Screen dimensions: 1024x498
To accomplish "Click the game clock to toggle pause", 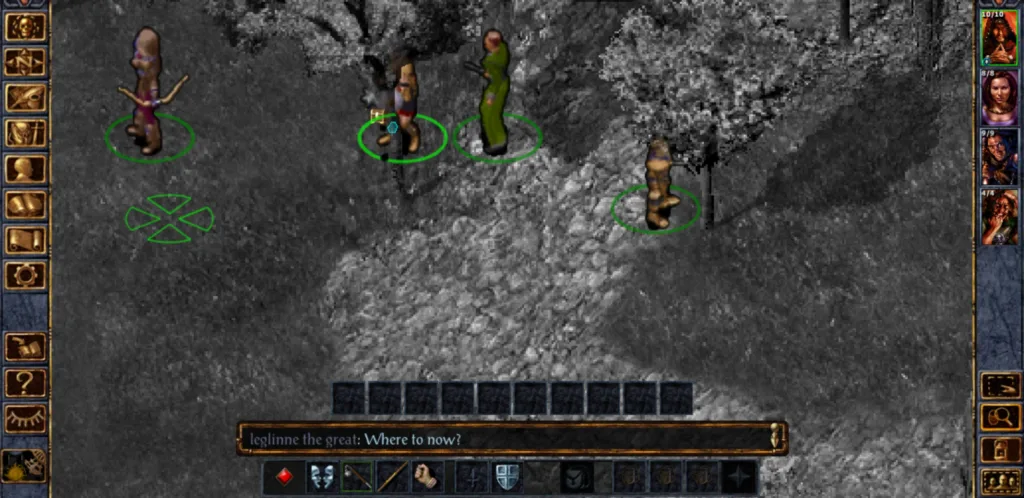I will 24,464.
